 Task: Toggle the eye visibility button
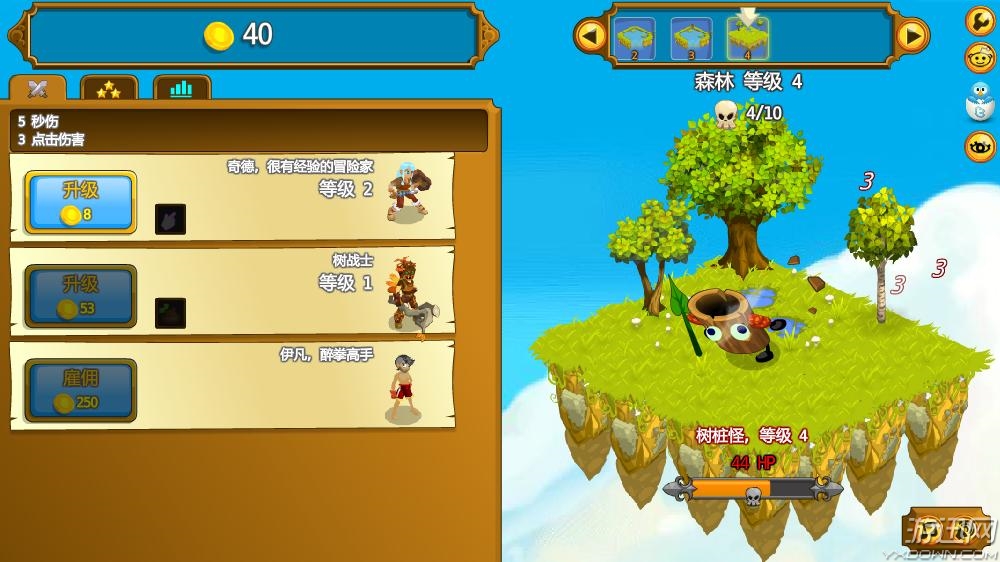coord(980,147)
